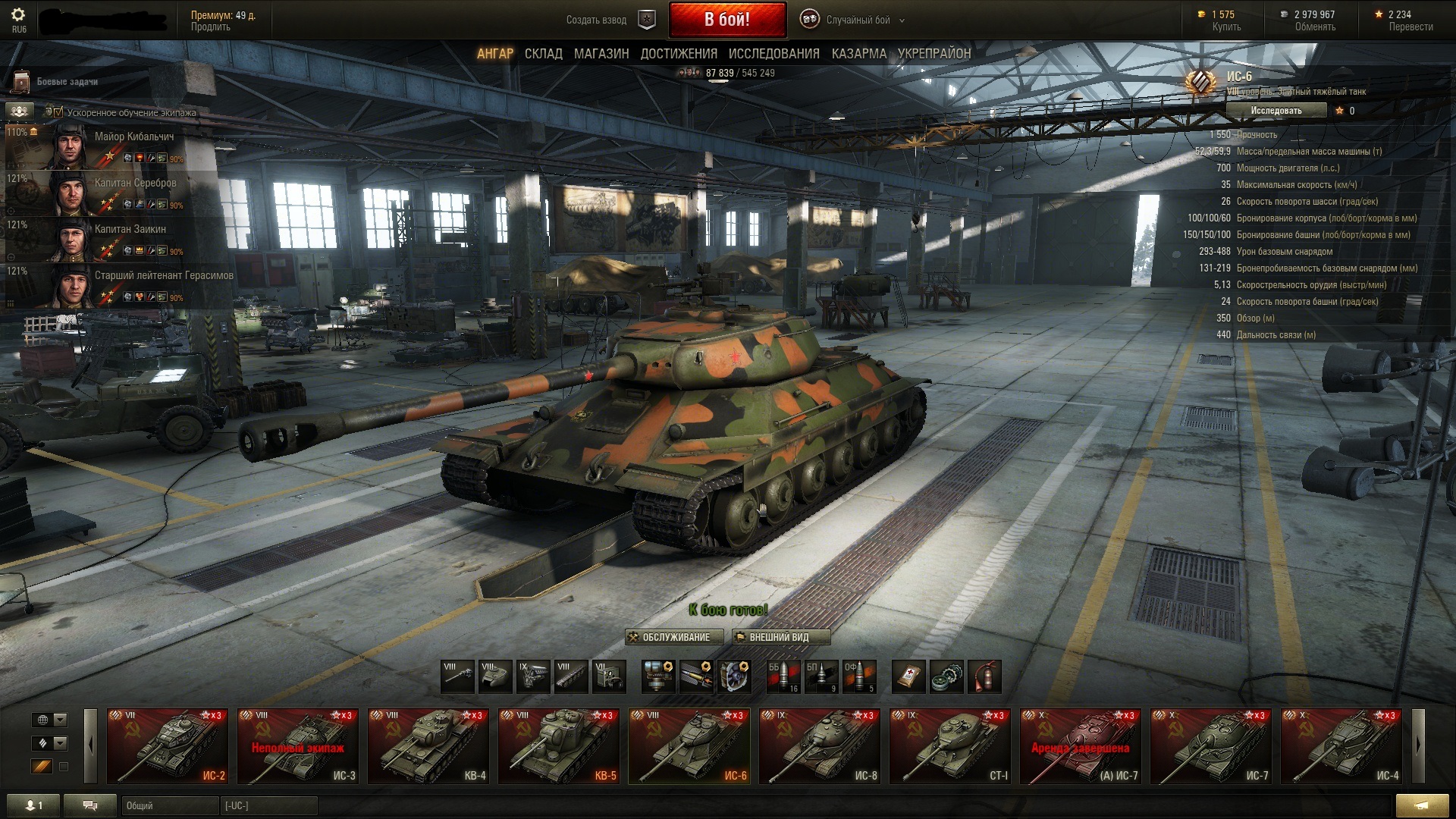The image size is (1456, 819).
Task: Click the Исследовать research button
Action: pos(1276,111)
